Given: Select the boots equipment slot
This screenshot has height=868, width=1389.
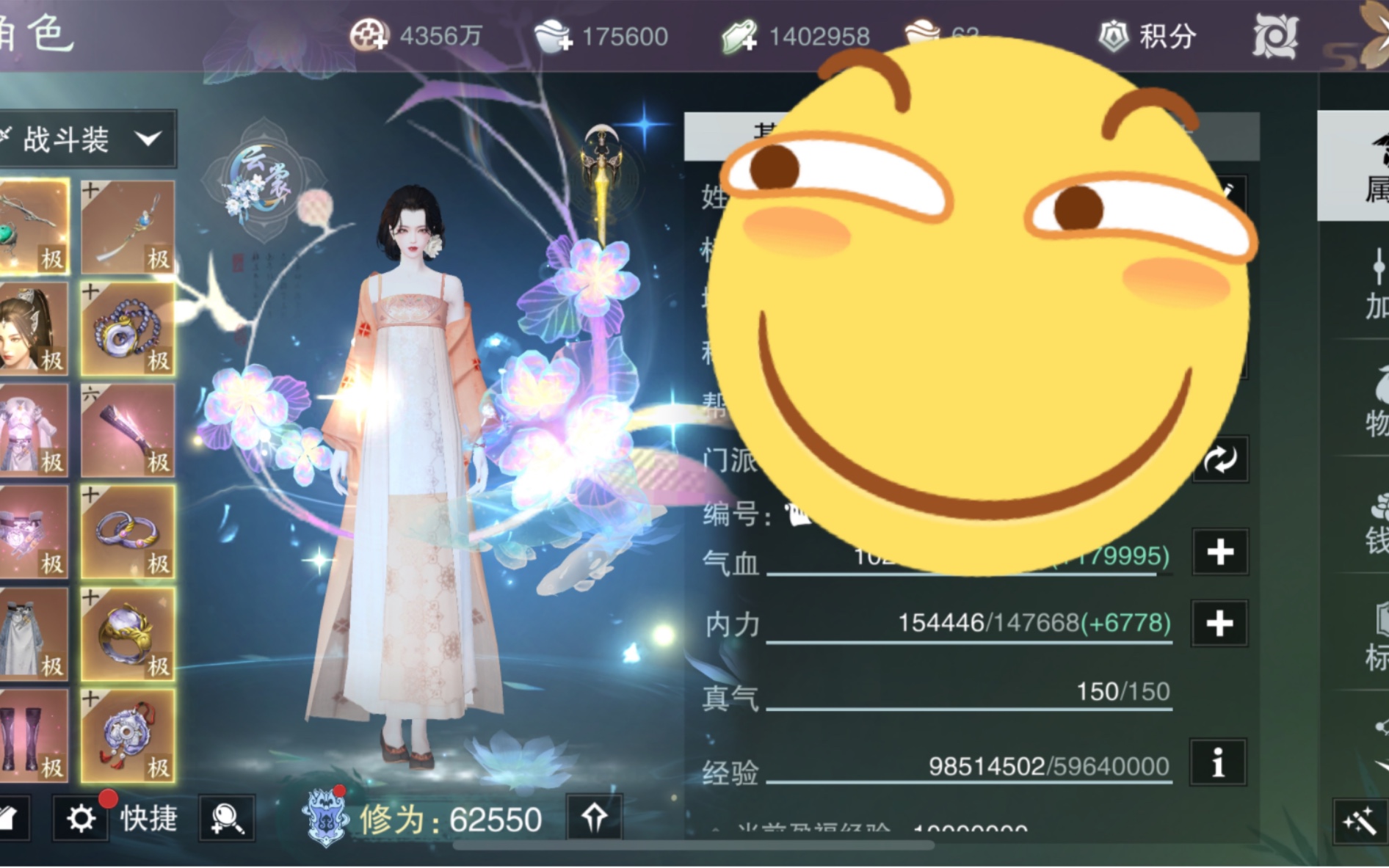Looking at the screenshot, I should pyautogui.click(x=33, y=736).
